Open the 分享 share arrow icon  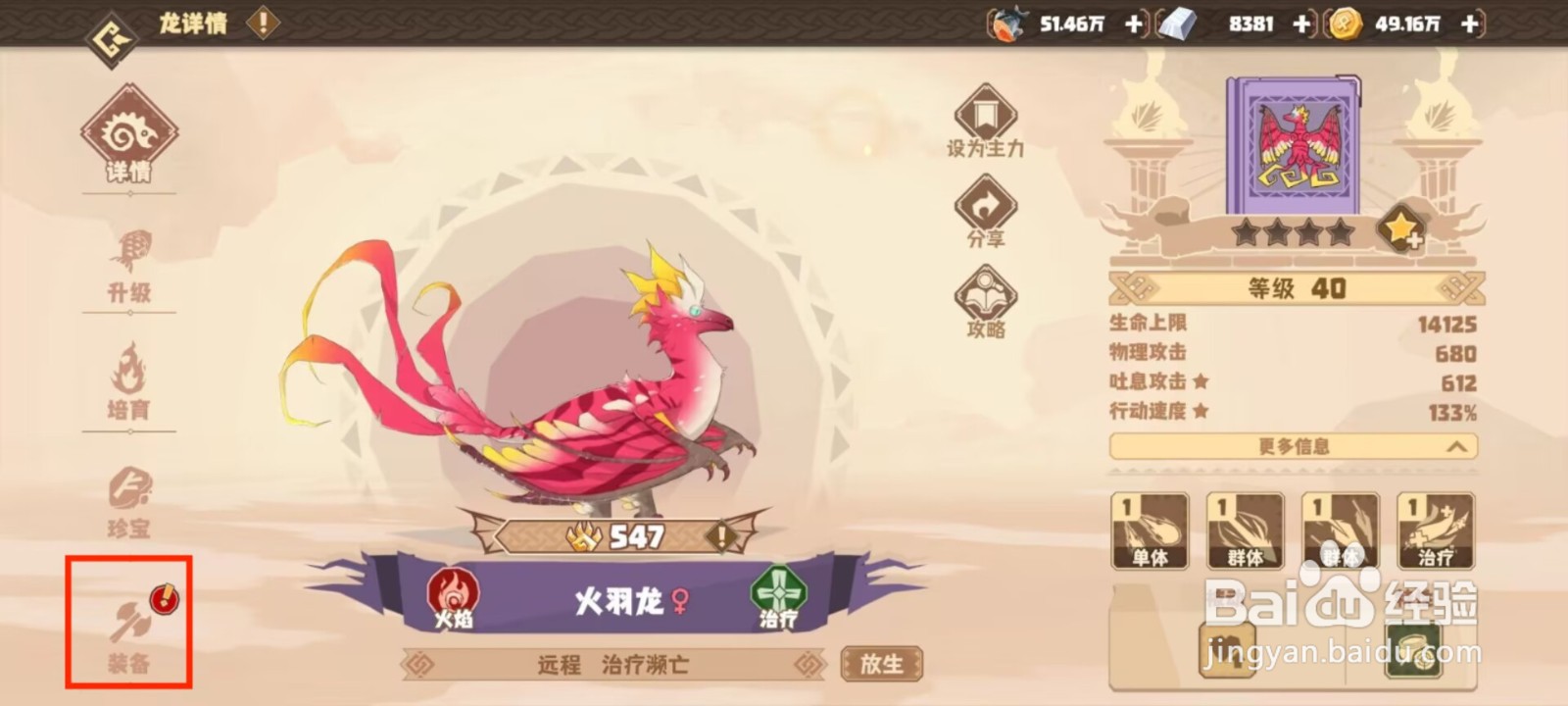tap(985, 203)
